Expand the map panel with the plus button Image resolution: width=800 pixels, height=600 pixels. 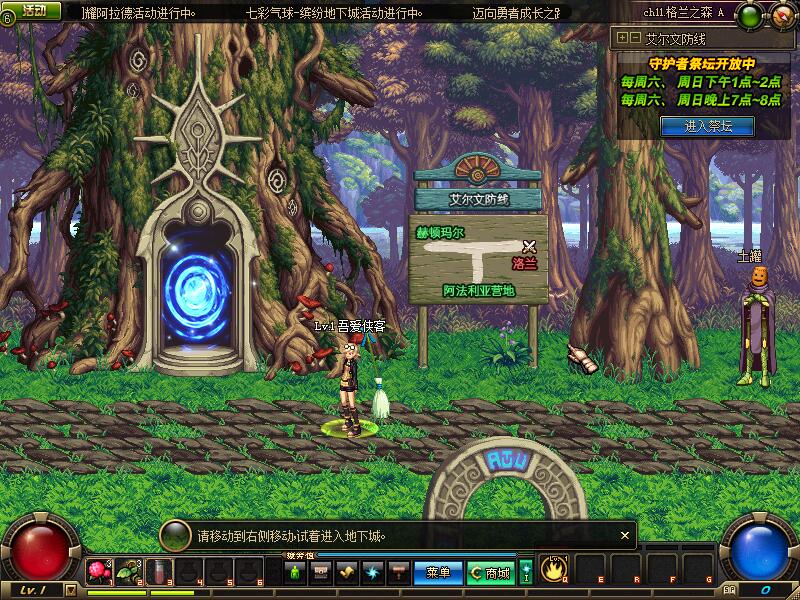coord(622,38)
